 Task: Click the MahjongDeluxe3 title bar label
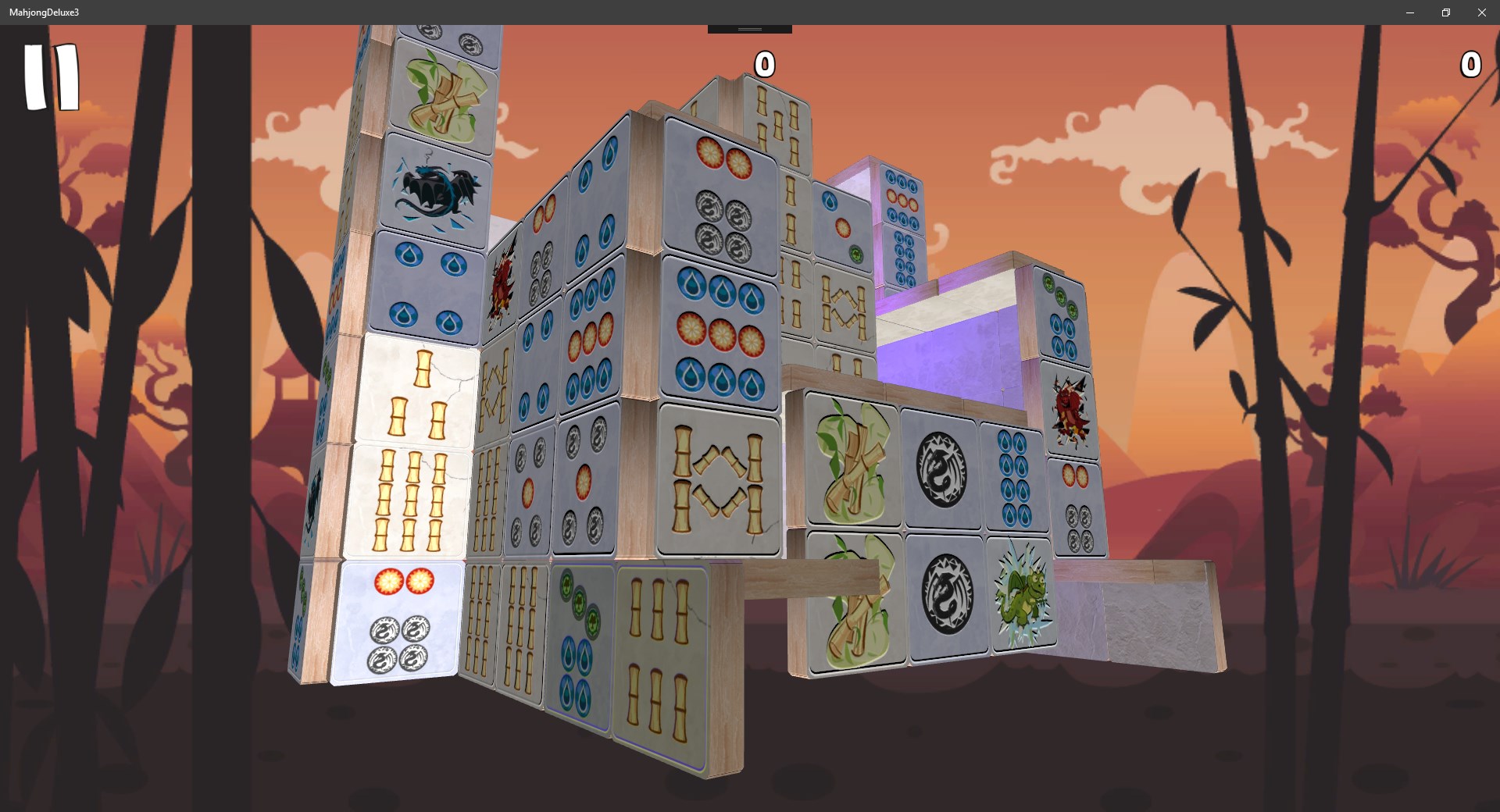(x=45, y=12)
